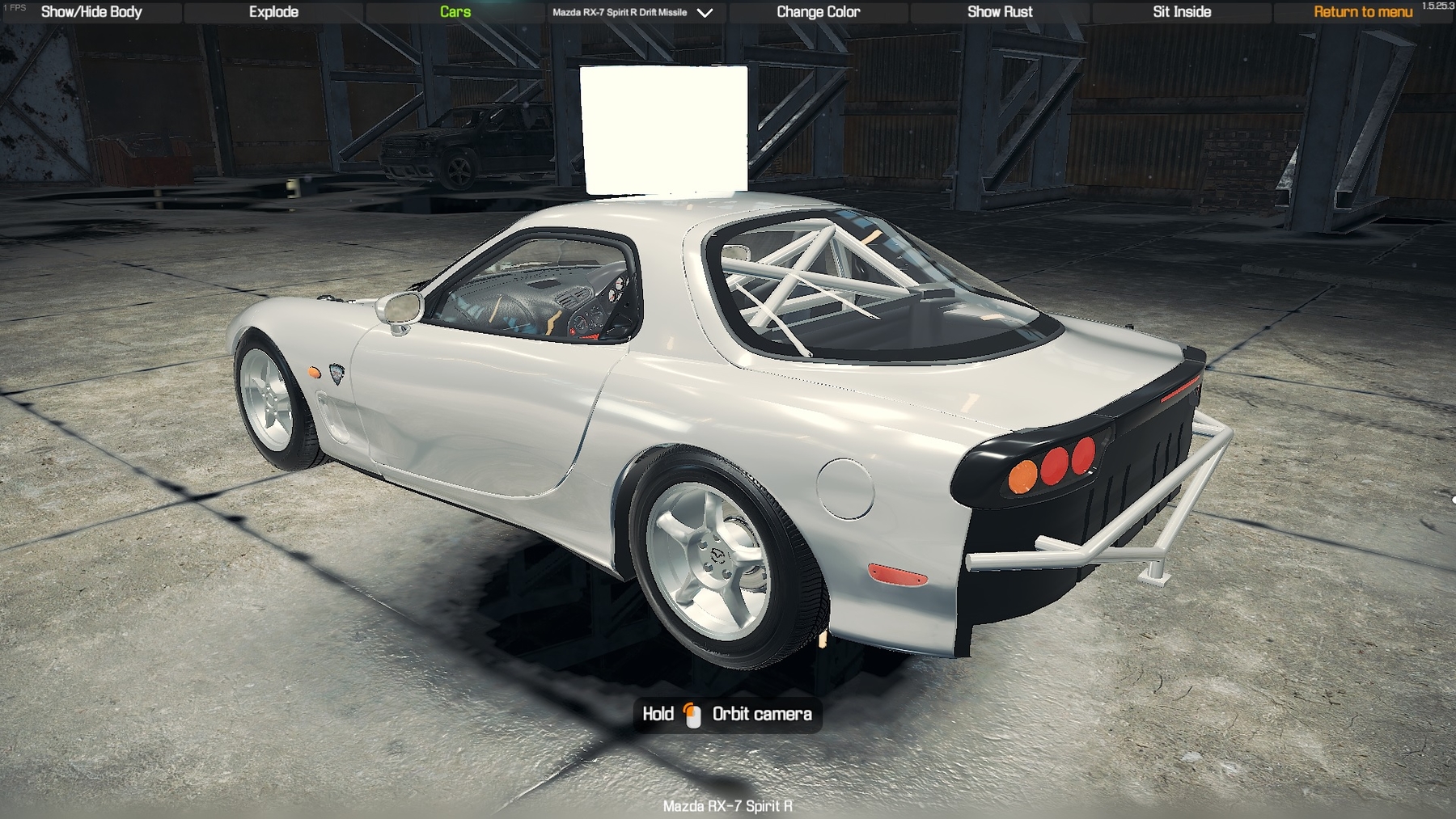The width and height of the screenshot is (1456, 819).
Task: Activate the Show Rust option
Action: (1000, 12)
